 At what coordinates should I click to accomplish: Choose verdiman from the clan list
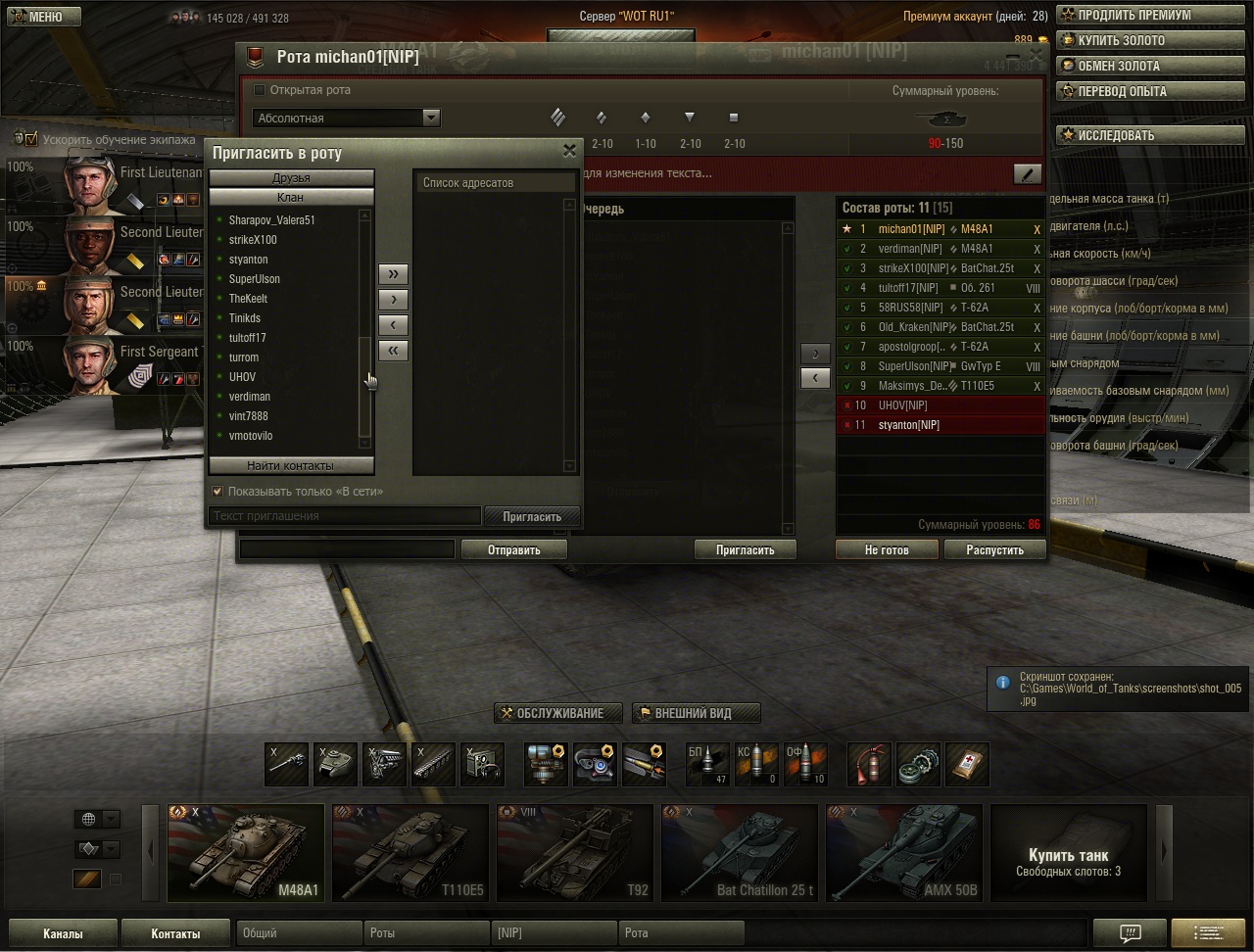pos(250,397)
